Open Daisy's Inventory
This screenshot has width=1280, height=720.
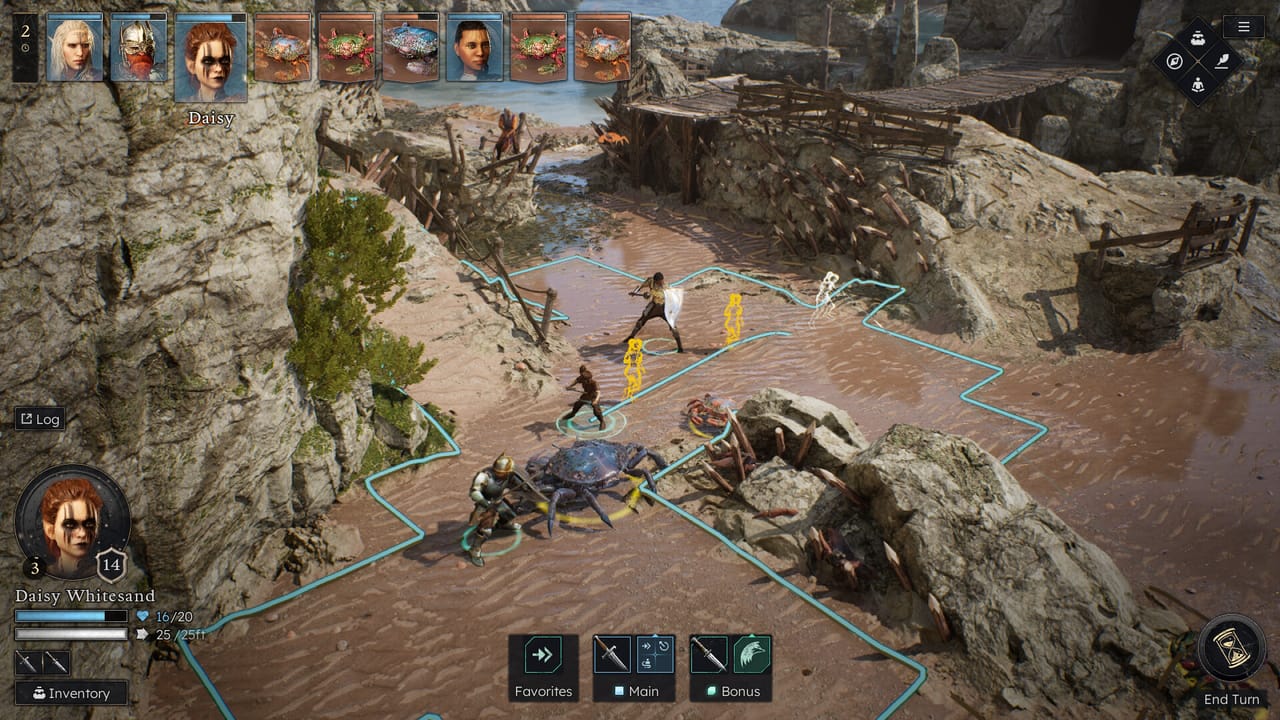[x=72, y=693]
